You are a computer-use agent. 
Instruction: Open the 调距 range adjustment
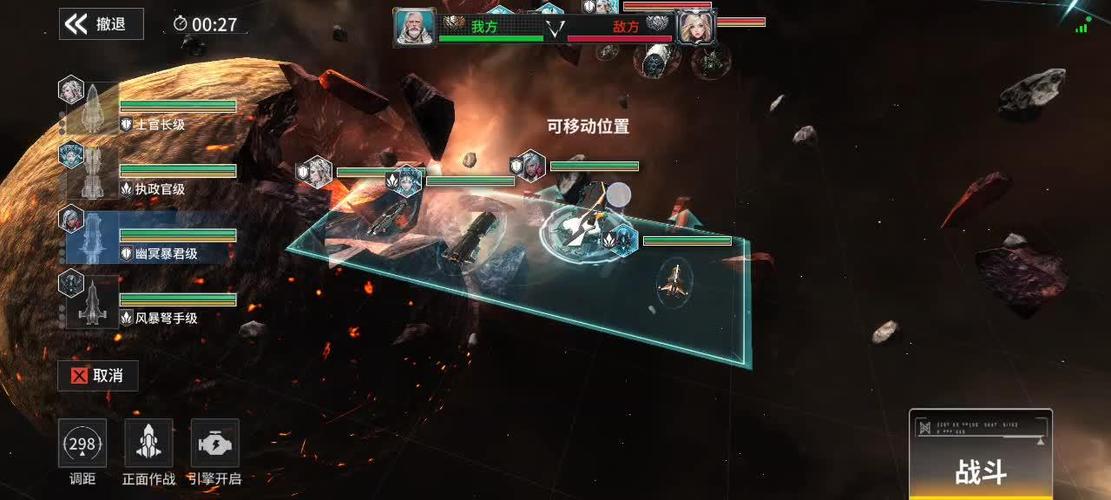click(x=82, y=444)
